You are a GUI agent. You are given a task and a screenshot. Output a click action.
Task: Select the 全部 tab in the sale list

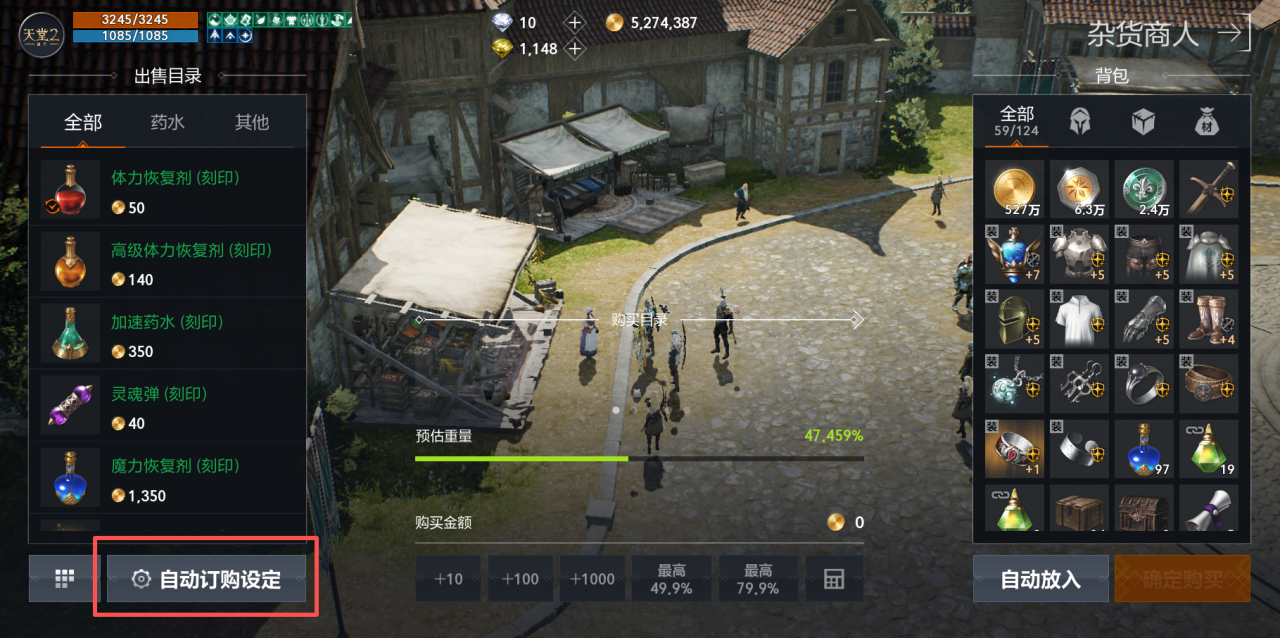tap(83, 122)
